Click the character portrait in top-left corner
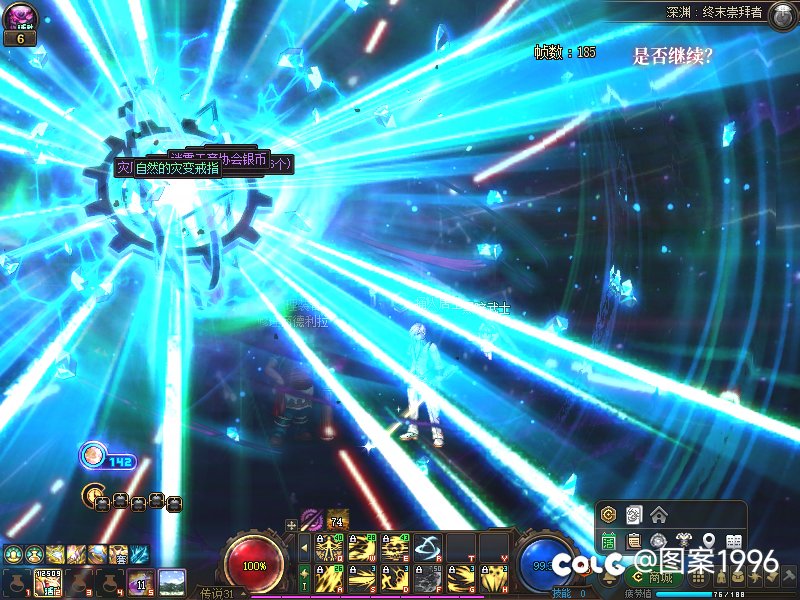This screenshot has width=800, height=600. point(20,17)
